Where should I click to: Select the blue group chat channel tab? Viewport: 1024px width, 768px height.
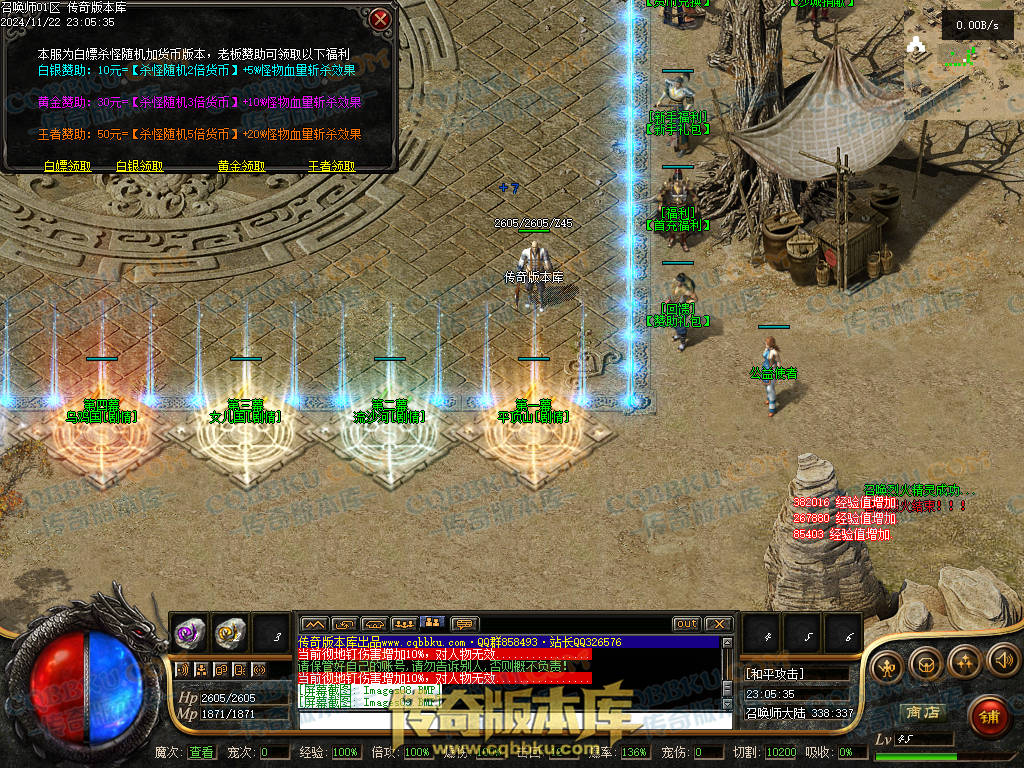(434, 624)
